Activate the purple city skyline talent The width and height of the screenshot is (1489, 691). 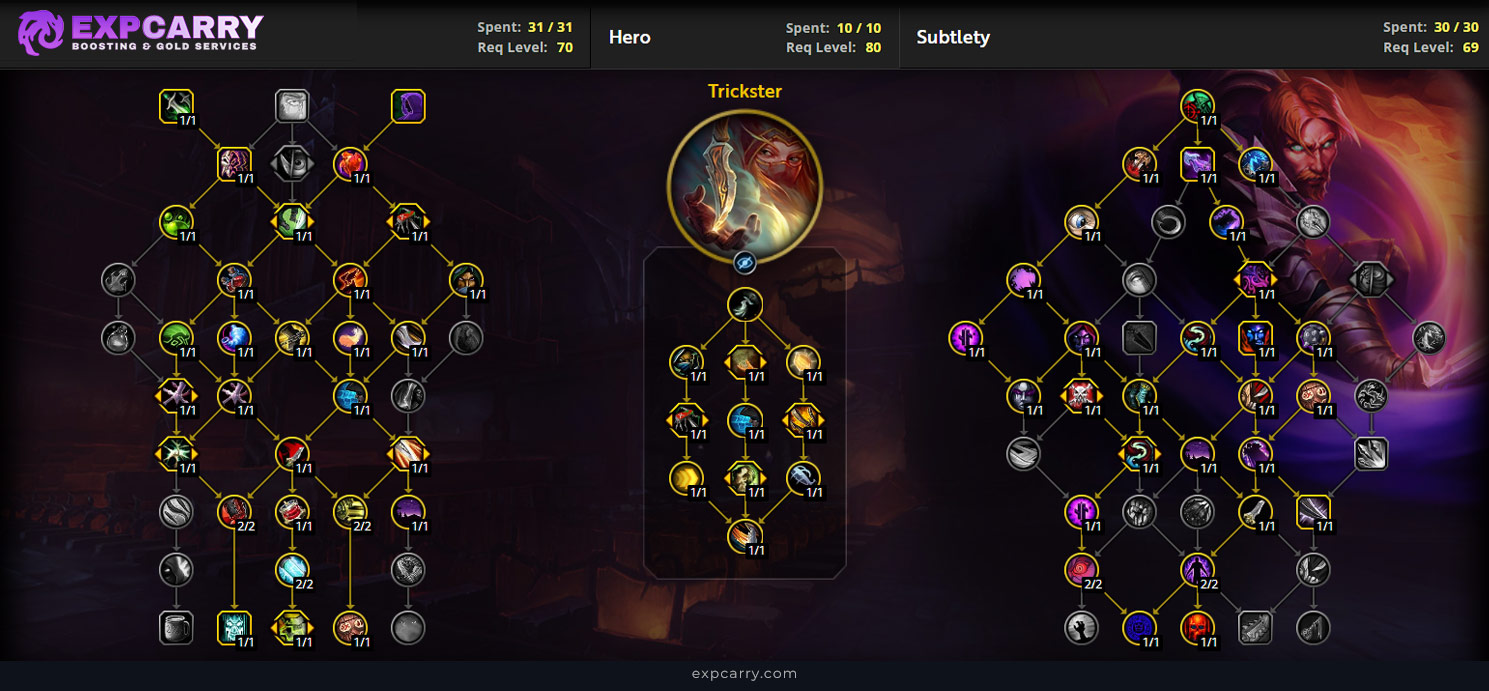coord(408,511)
